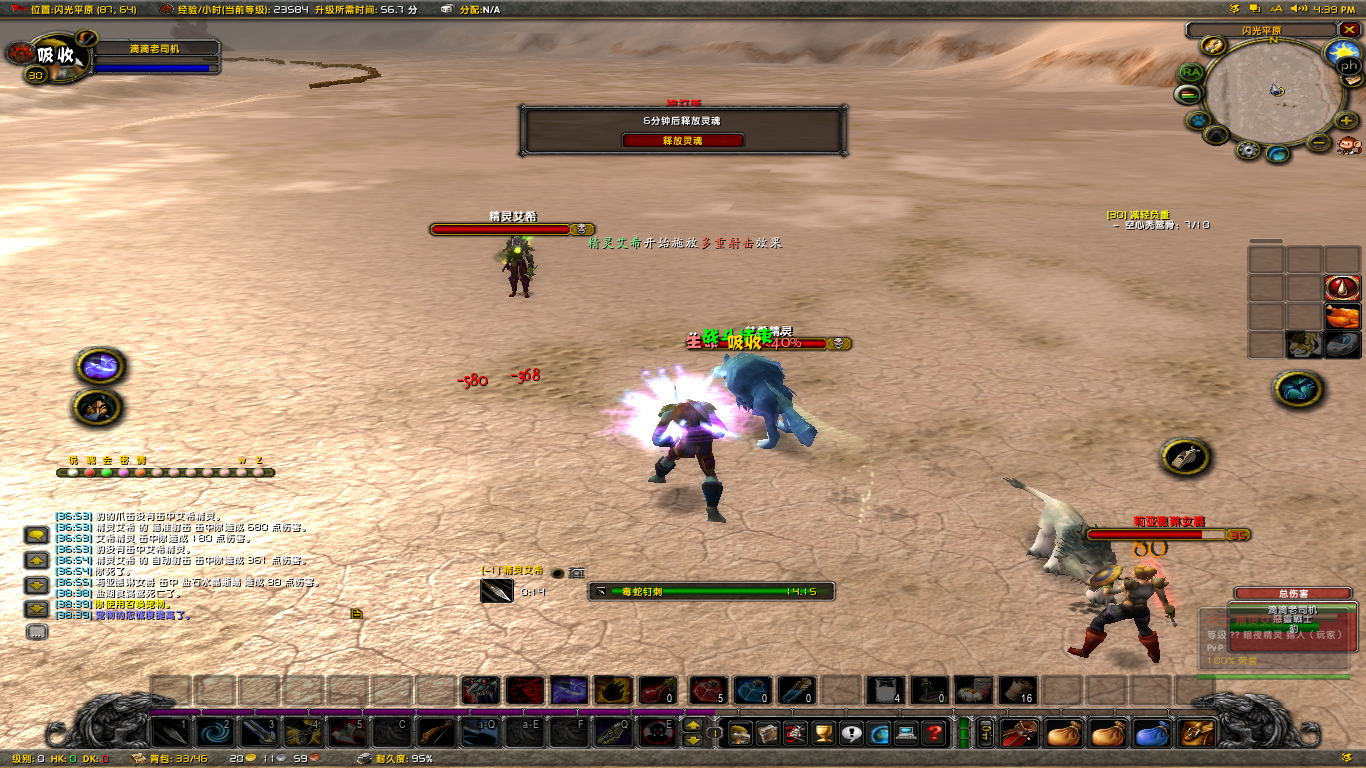
Task: Open the rightmost main backpack
Action: [x=1197, y=733]
